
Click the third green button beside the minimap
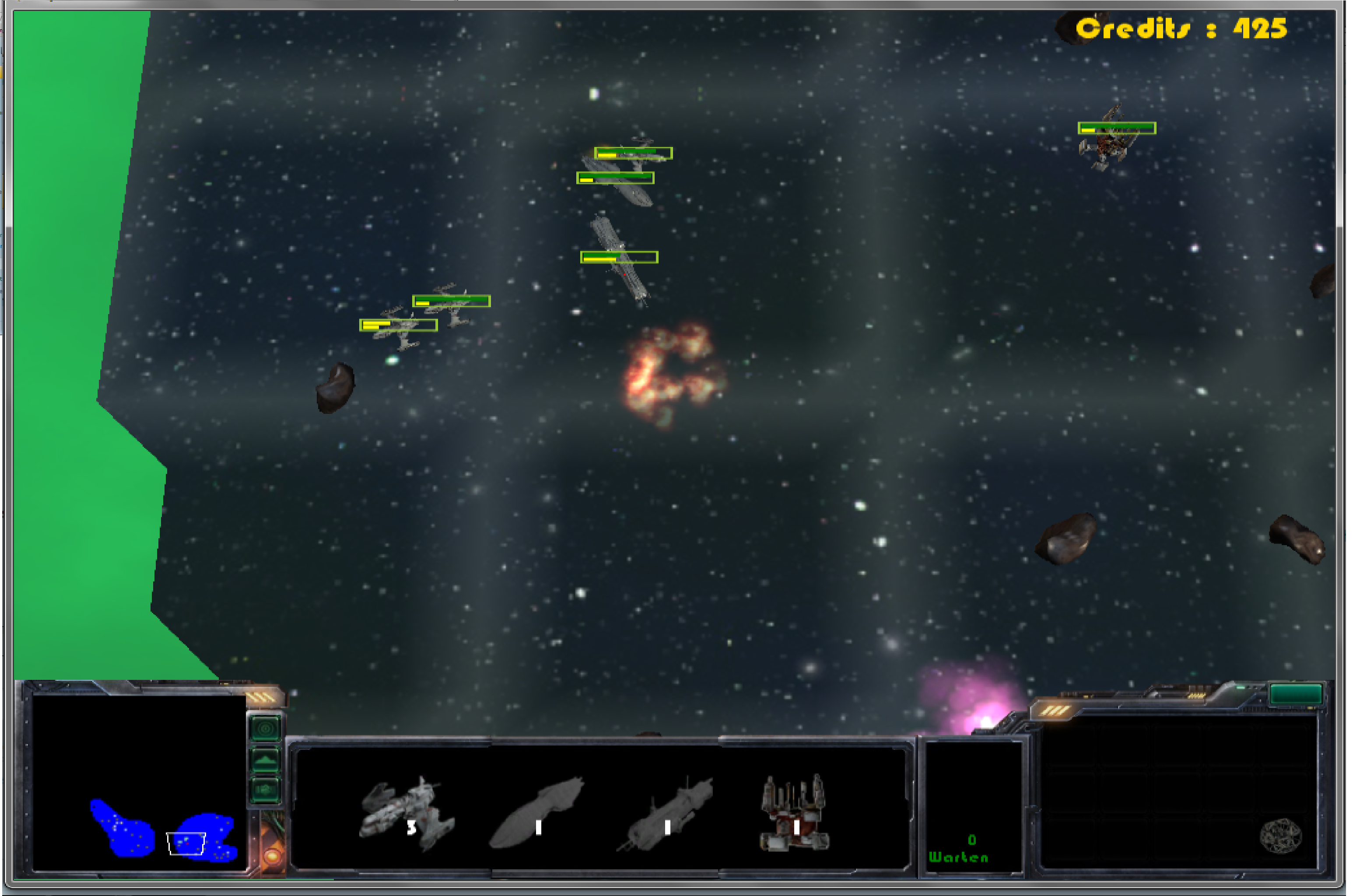pos(266,790)
